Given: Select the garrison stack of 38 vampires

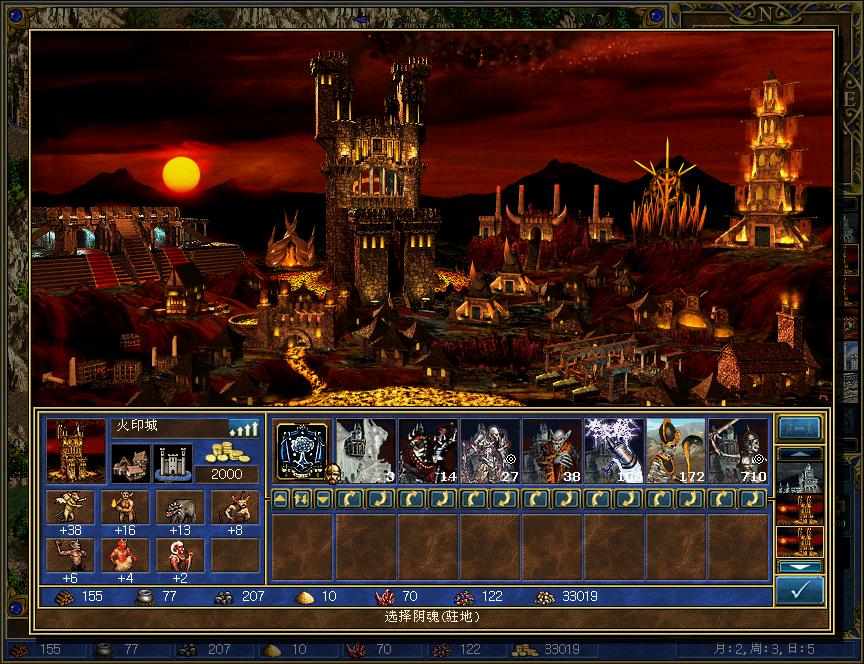Looking at the screenshot, I should click(551, 450).
